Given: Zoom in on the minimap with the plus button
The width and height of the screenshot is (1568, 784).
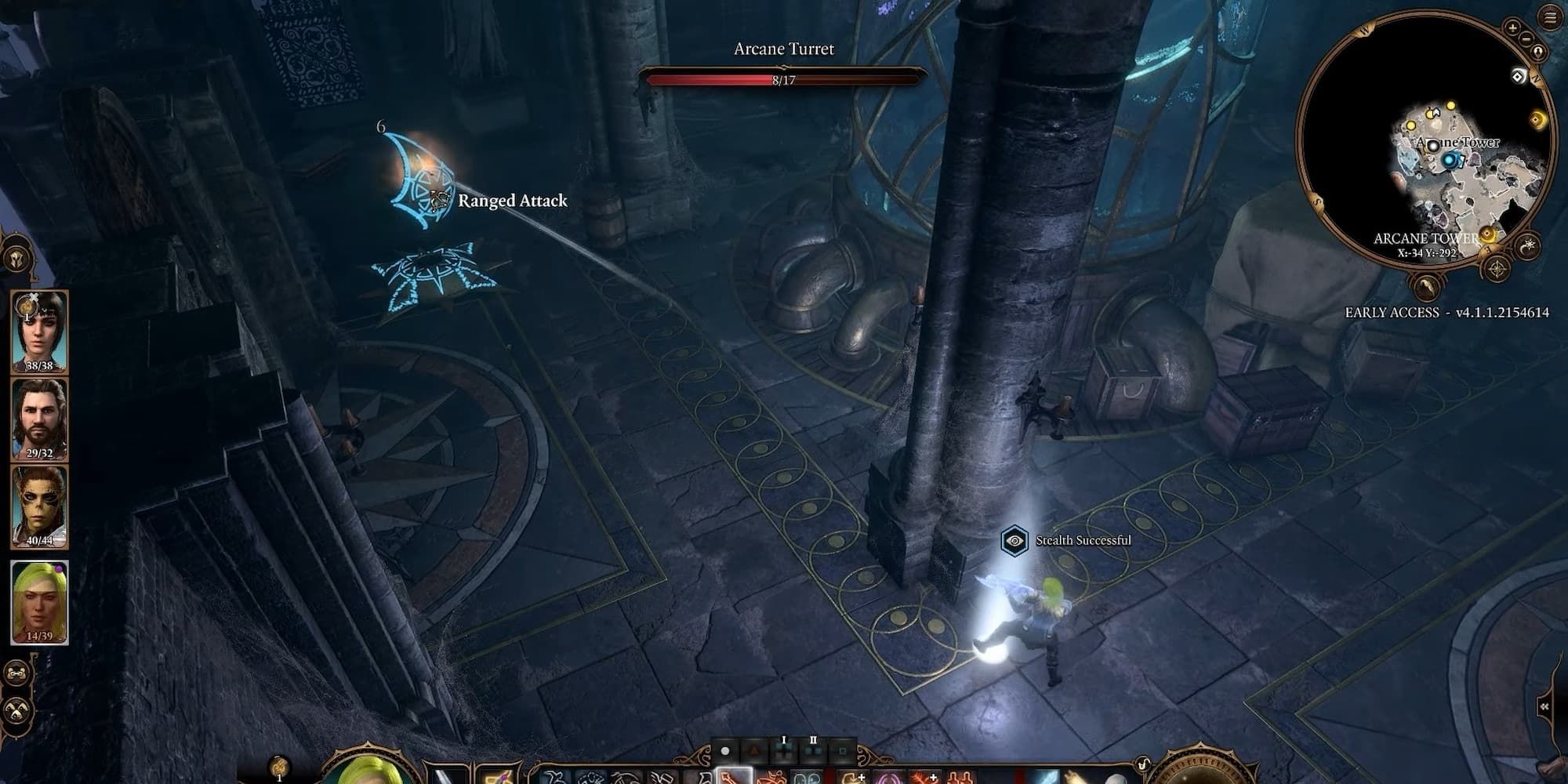Looking at the screenshot, I should [x=1512, y=28].
